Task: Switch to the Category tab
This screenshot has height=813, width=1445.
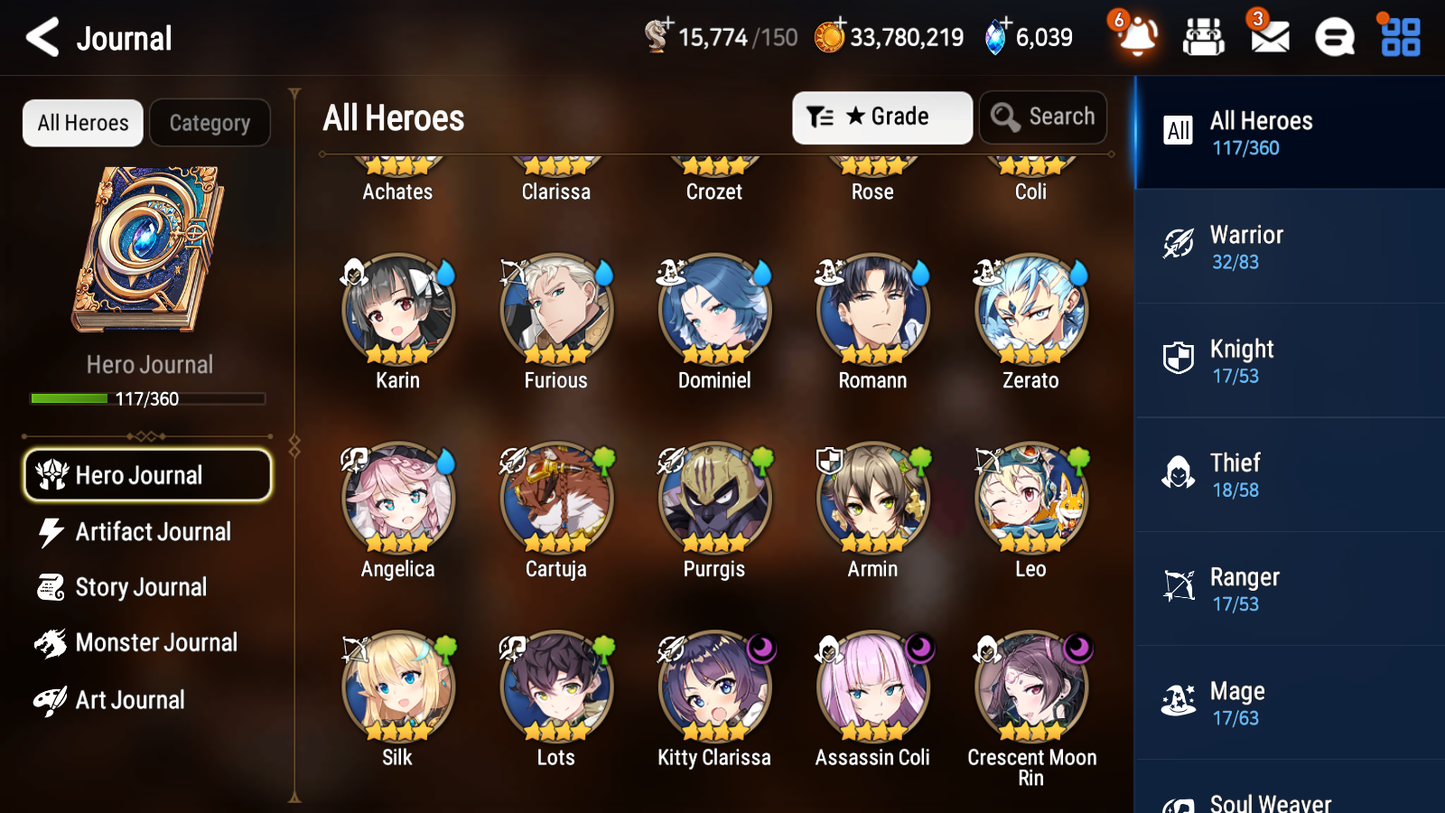Action: [210, 122]
